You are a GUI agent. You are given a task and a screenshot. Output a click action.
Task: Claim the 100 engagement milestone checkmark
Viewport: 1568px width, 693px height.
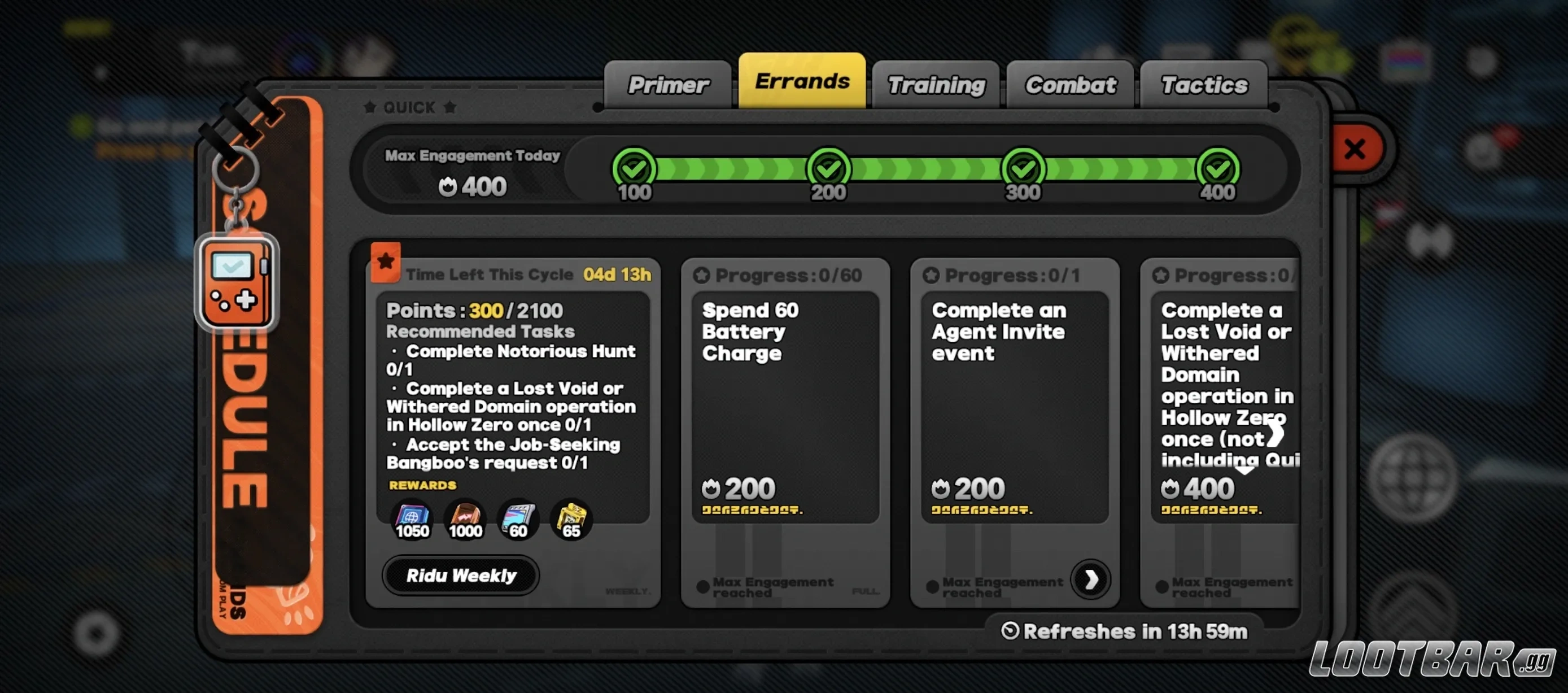[634, 168]
